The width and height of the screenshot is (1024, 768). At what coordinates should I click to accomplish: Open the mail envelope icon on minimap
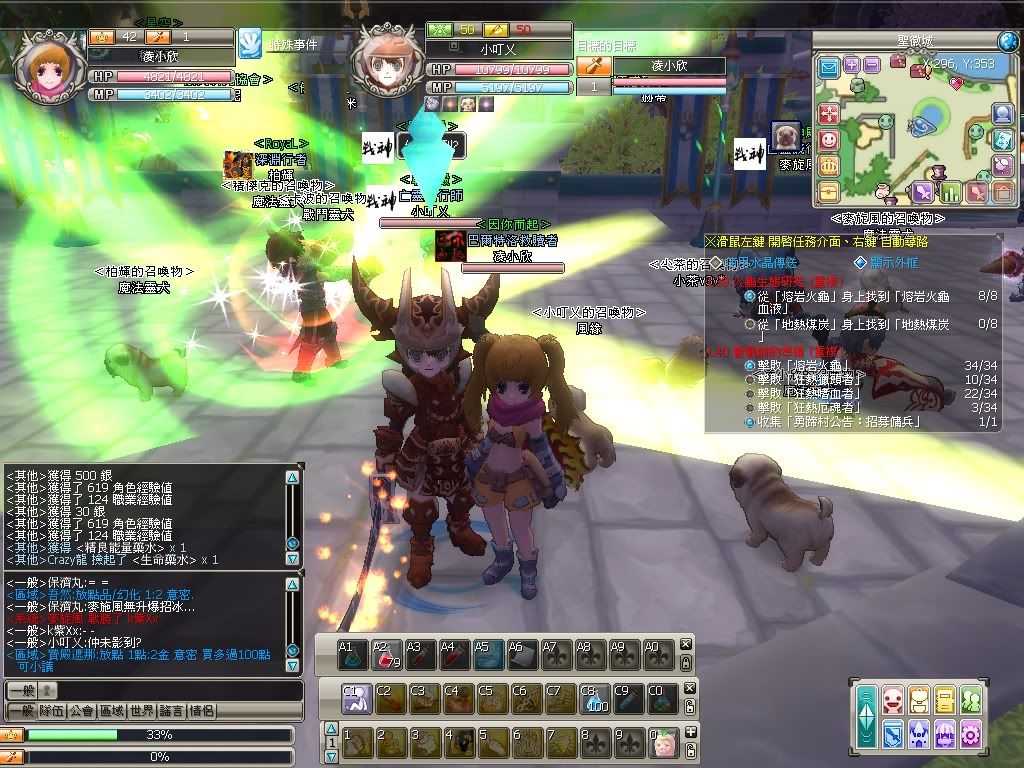pos(829,68)
